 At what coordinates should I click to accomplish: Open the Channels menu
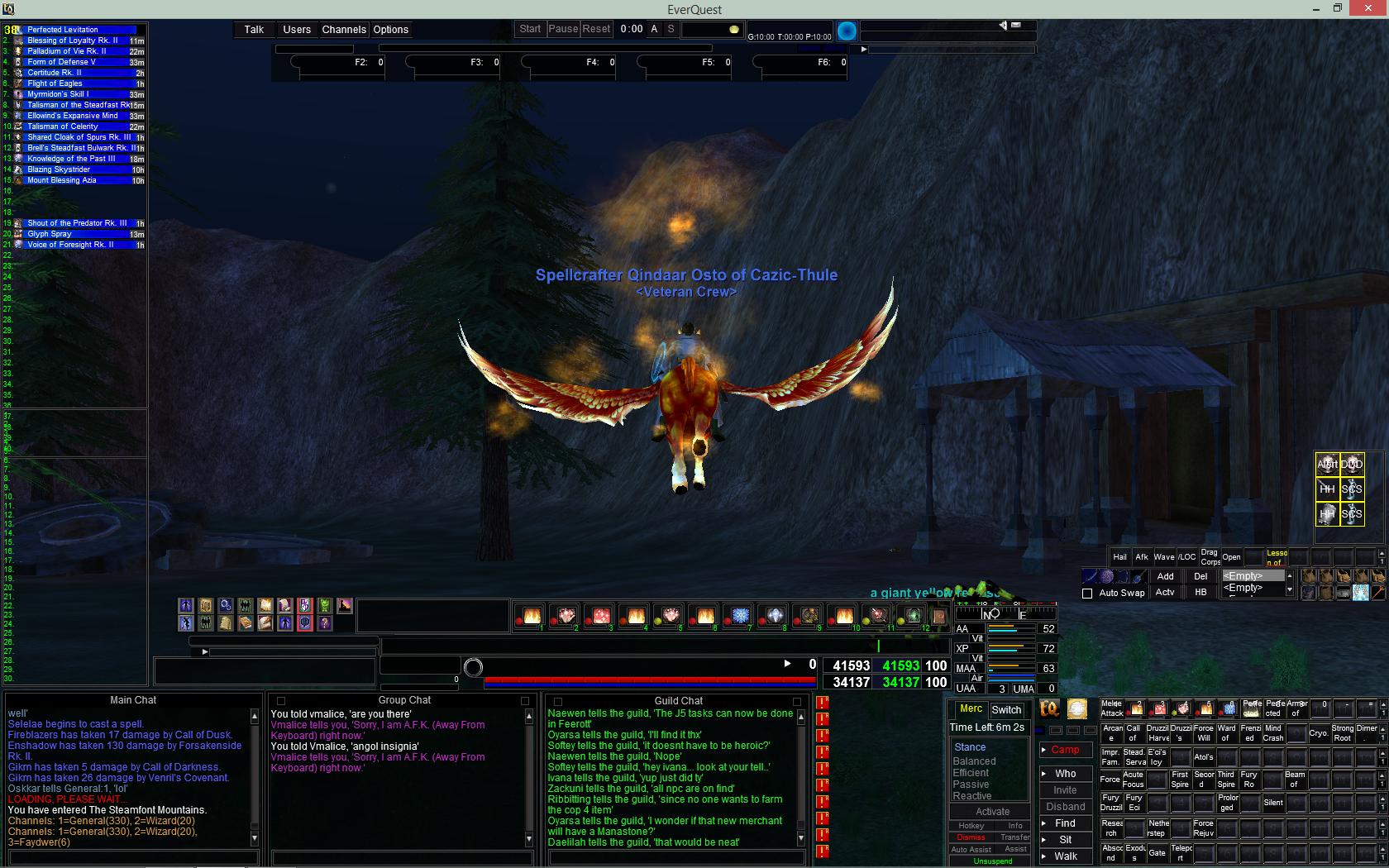(344, 29)
